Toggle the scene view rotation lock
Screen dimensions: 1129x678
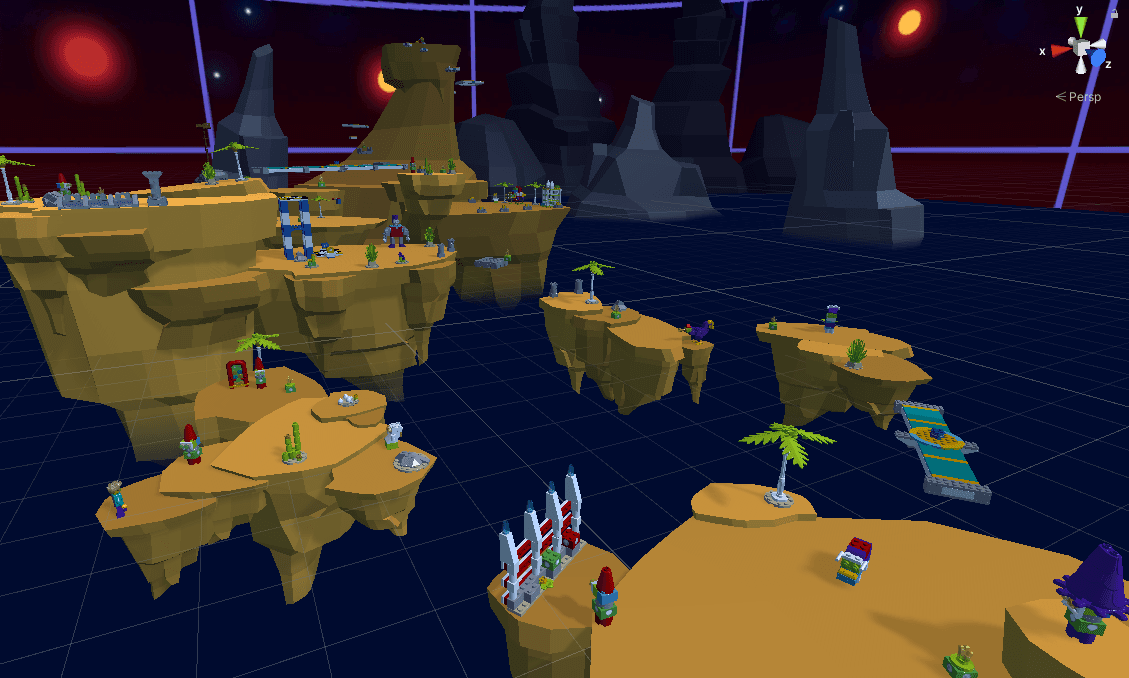coord(1114,13)
